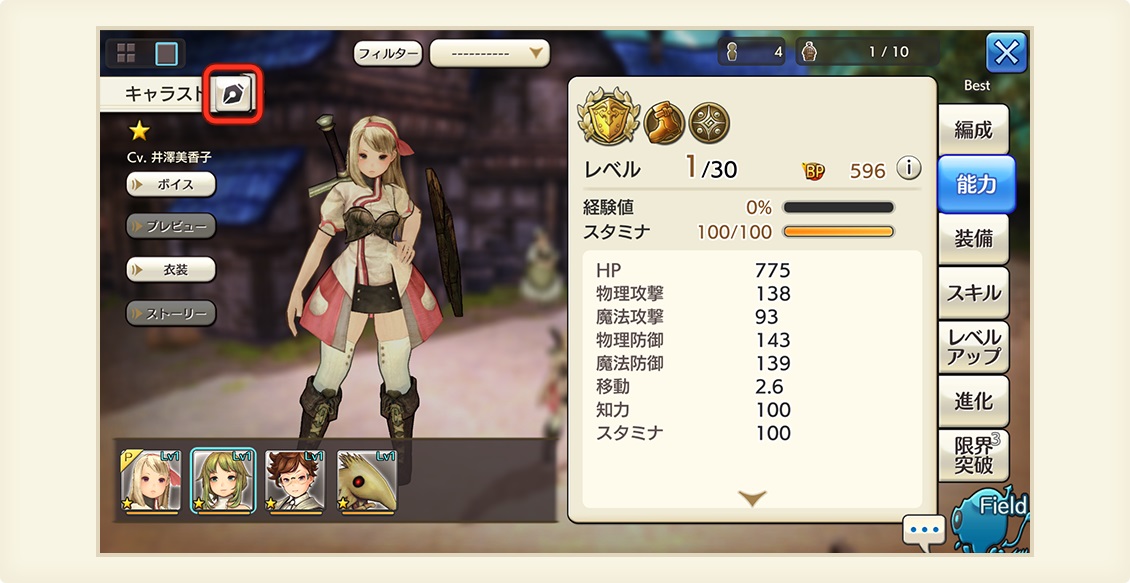Image resolution: width=1130 pixels, height=583 pixels.
Task: Go to the 進化 evolution tab
Action: pos(973,401)
